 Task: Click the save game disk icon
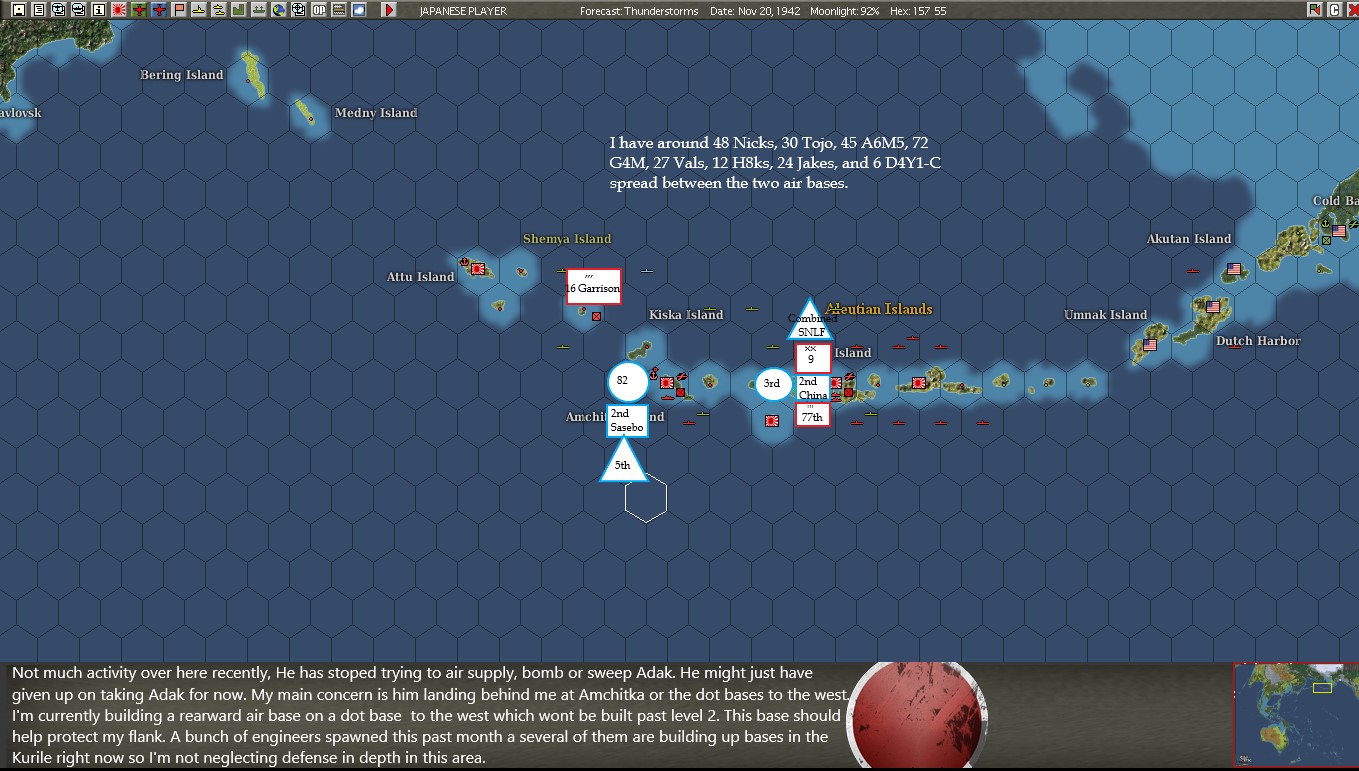pyautogui.click(x=18, y=10)
